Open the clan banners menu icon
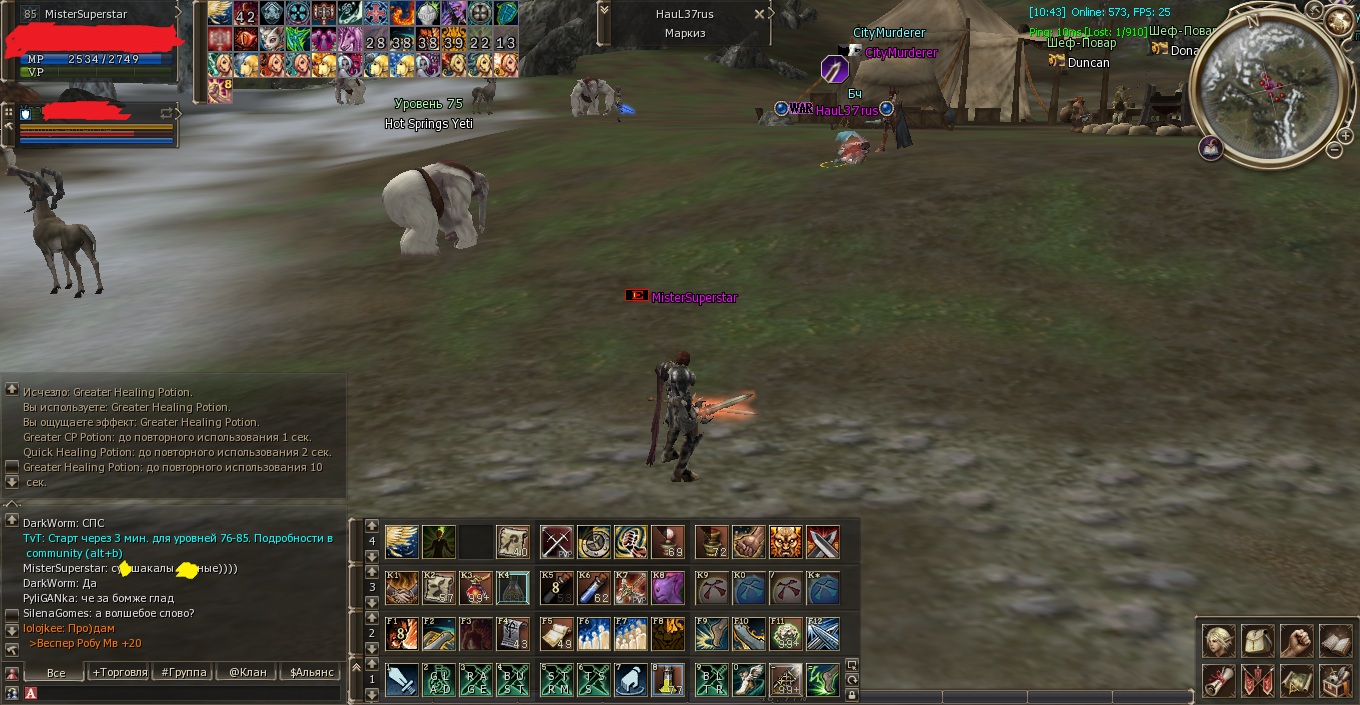1360x705 pixels. [x=1257, y=680]
